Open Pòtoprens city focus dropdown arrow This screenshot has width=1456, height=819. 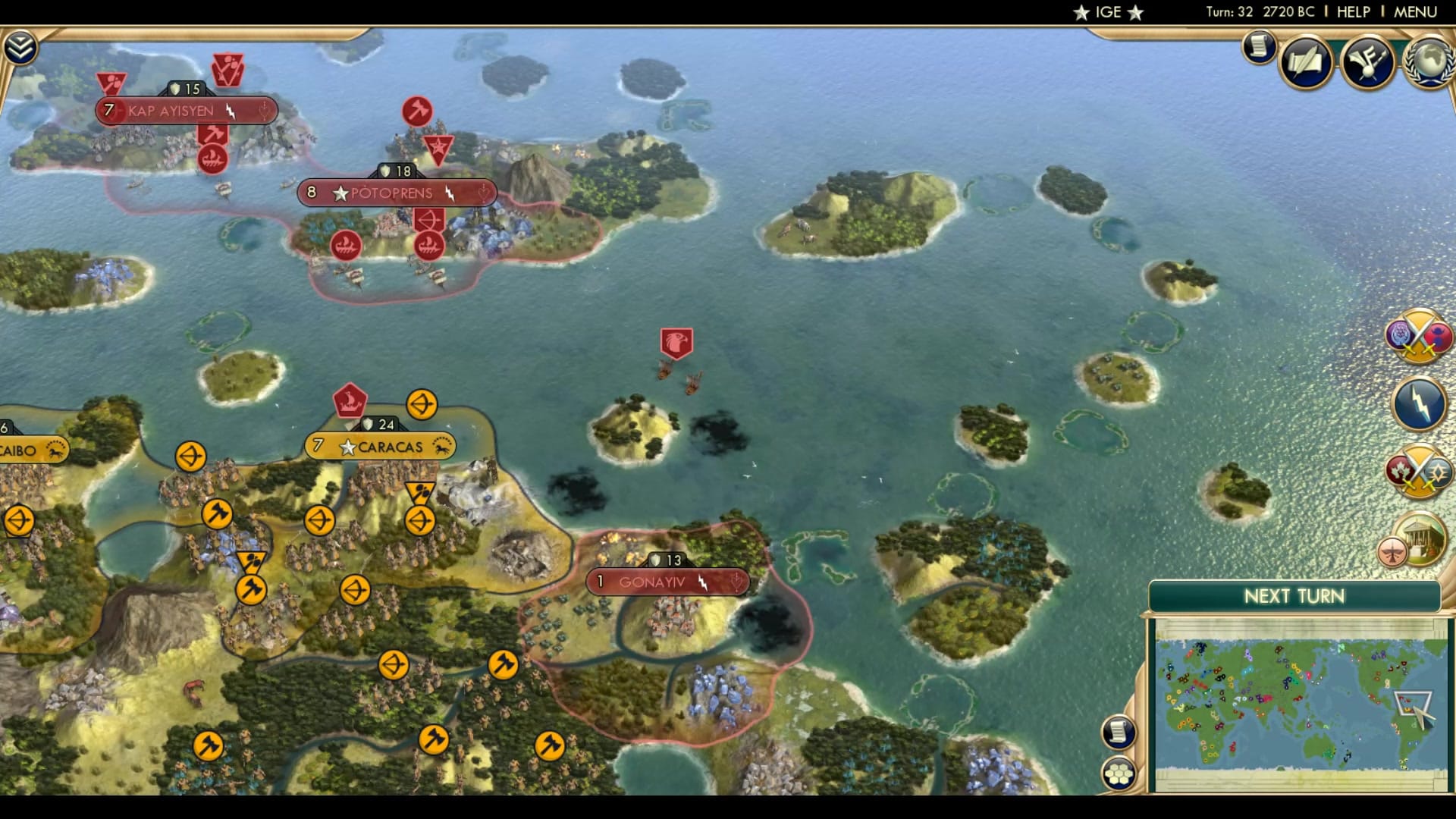tap(483, 193)
